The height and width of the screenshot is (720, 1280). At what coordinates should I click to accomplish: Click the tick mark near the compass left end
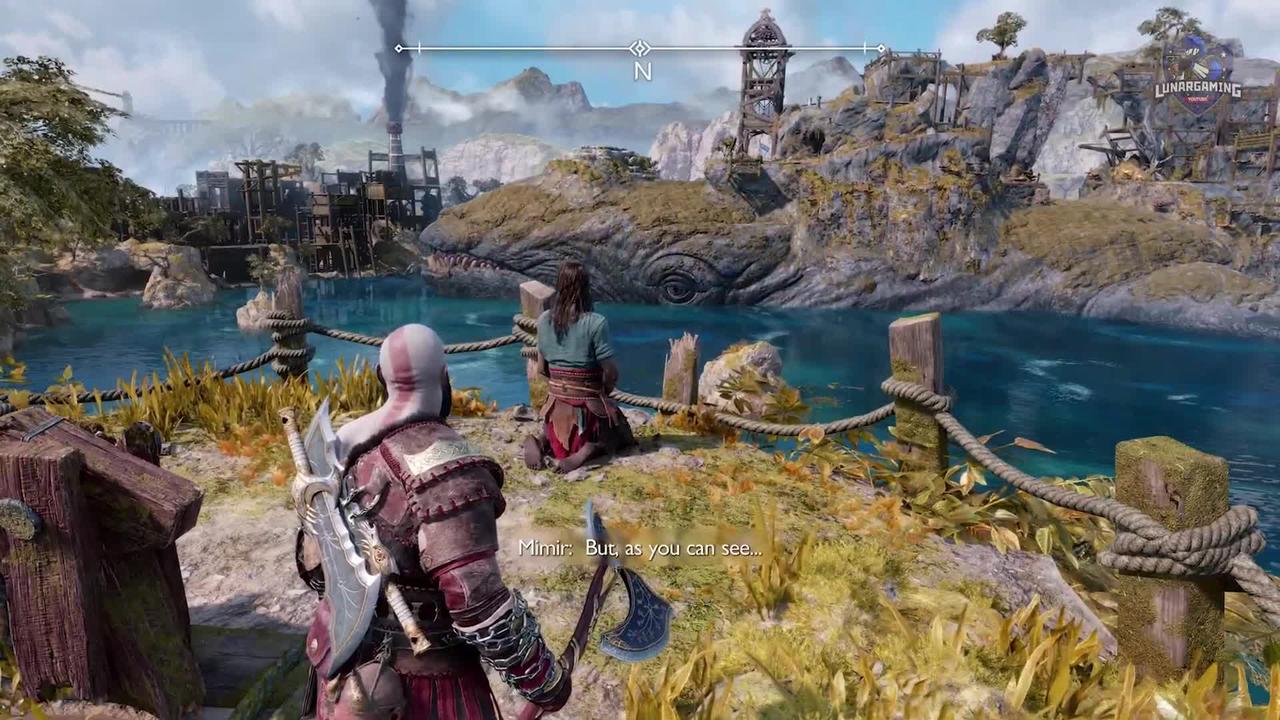420,48
